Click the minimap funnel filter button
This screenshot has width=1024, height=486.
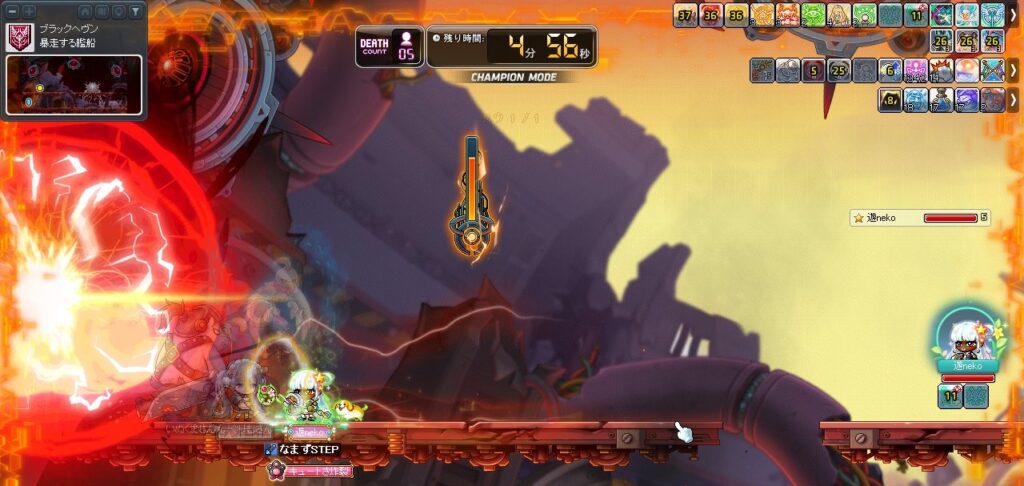click(136, 10)
